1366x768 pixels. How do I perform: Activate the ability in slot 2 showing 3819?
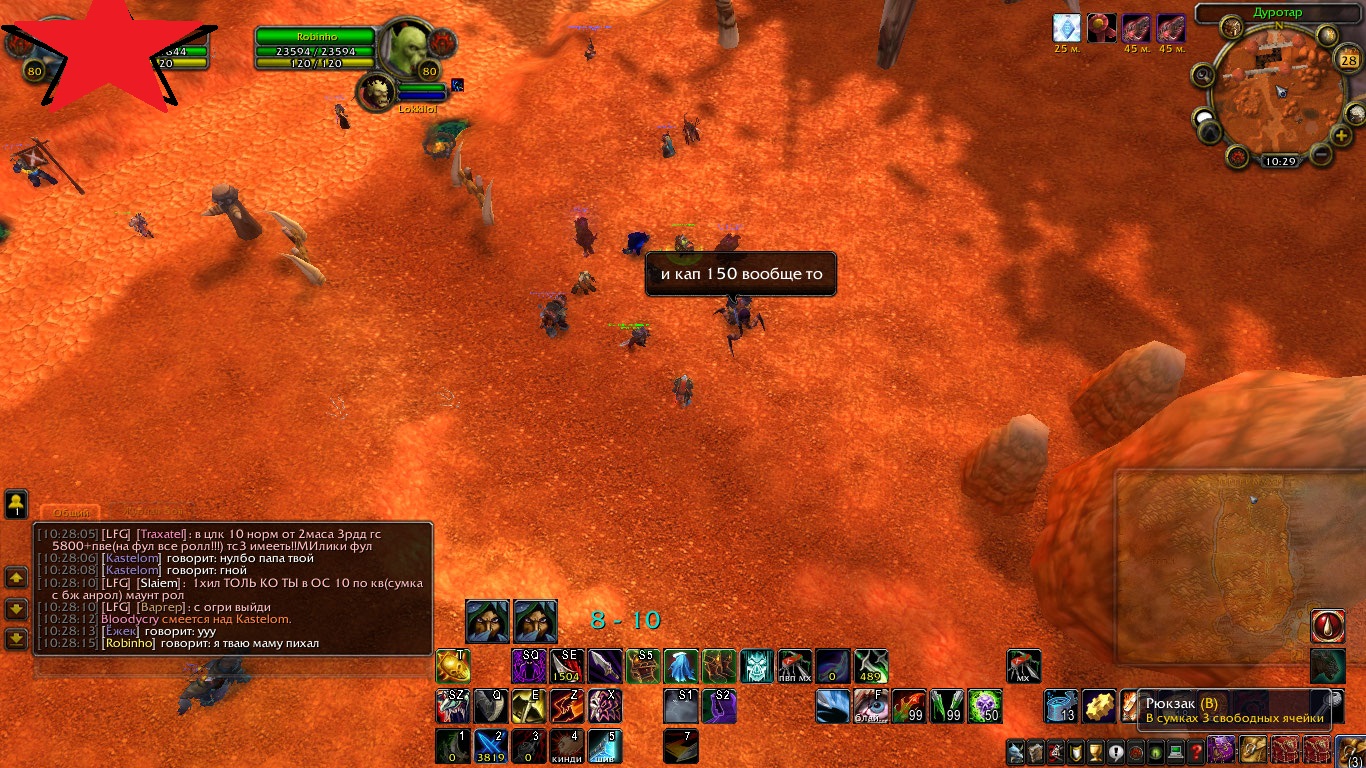tap(490, 746)
